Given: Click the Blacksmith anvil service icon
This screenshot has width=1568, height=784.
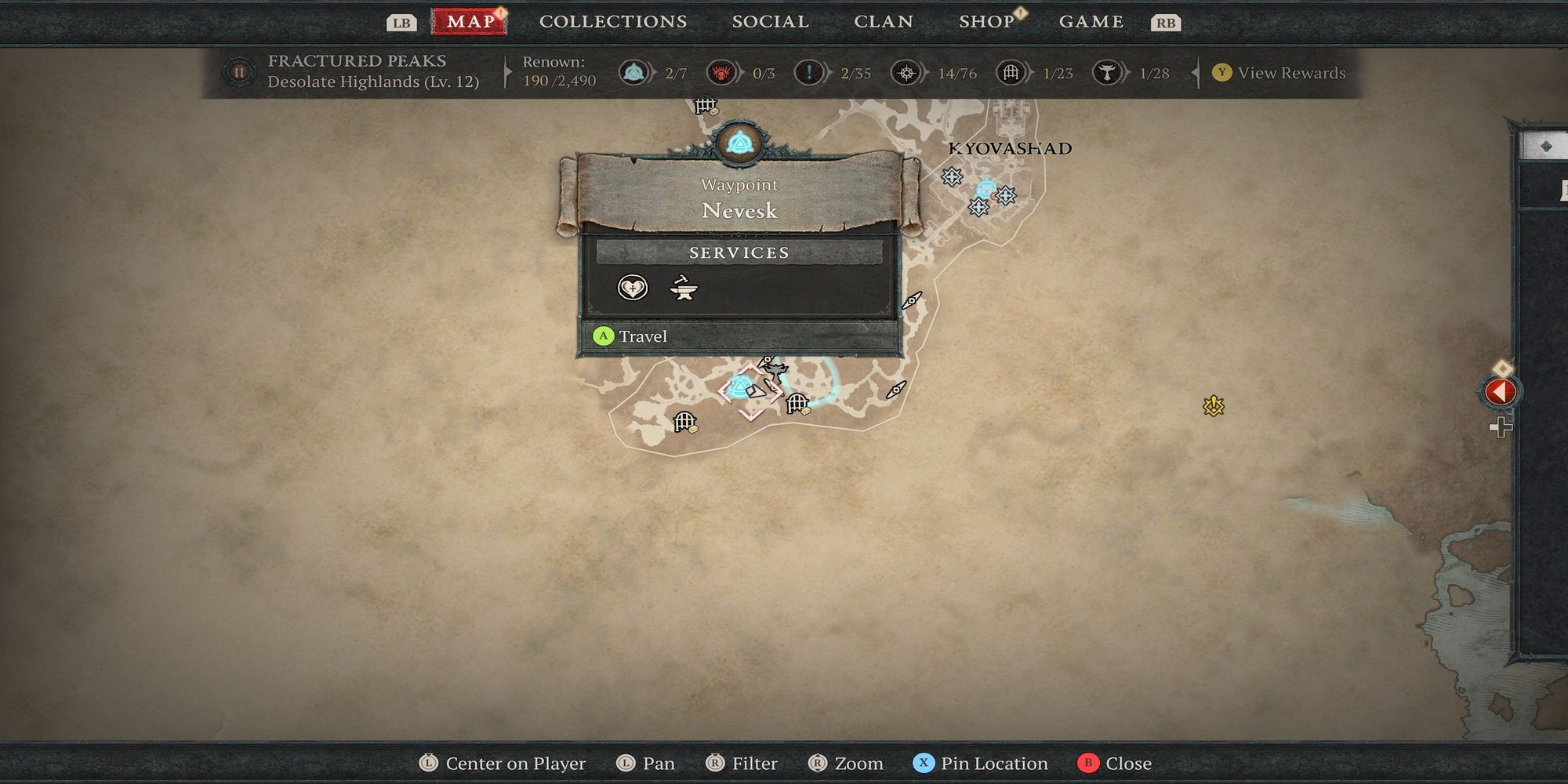Looking at the screenshot, I should [x=681, y=289].
